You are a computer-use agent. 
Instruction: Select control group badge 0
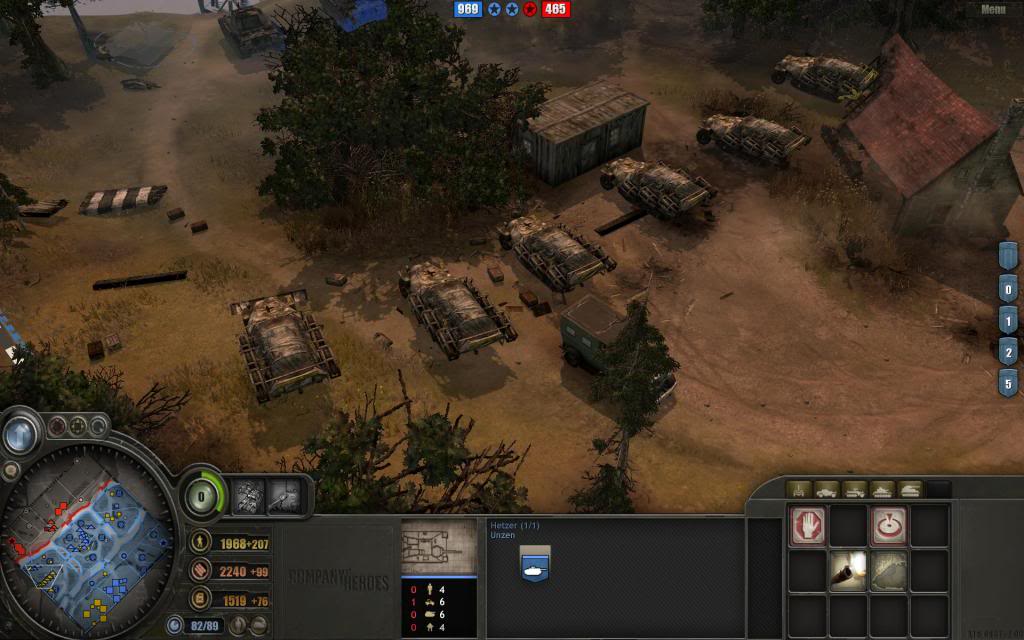point(1009,292)
